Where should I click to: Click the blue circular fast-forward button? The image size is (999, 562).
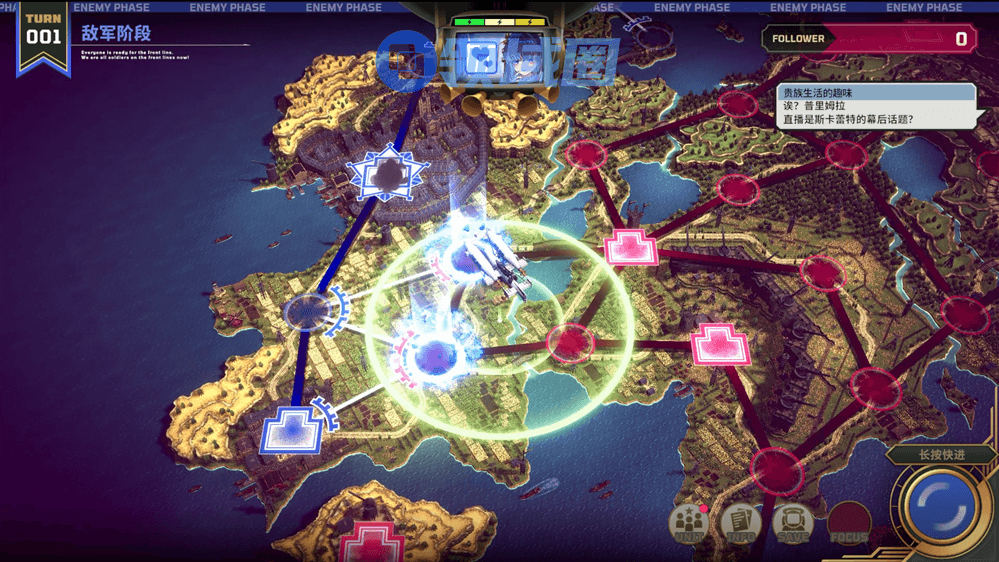[940, 506]
